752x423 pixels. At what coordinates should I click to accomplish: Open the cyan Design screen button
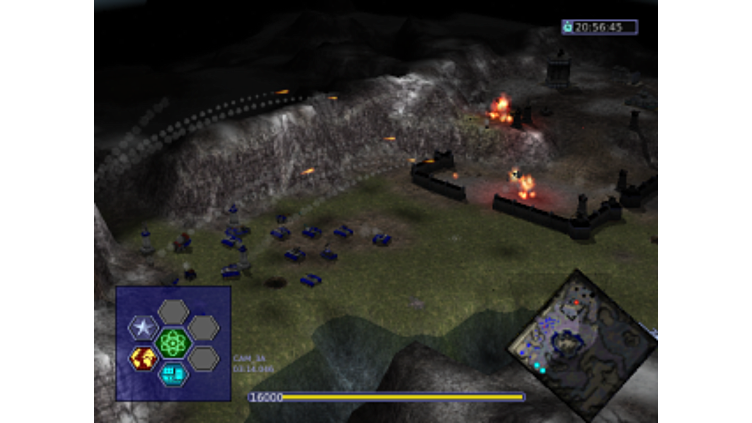pos(173,374)
